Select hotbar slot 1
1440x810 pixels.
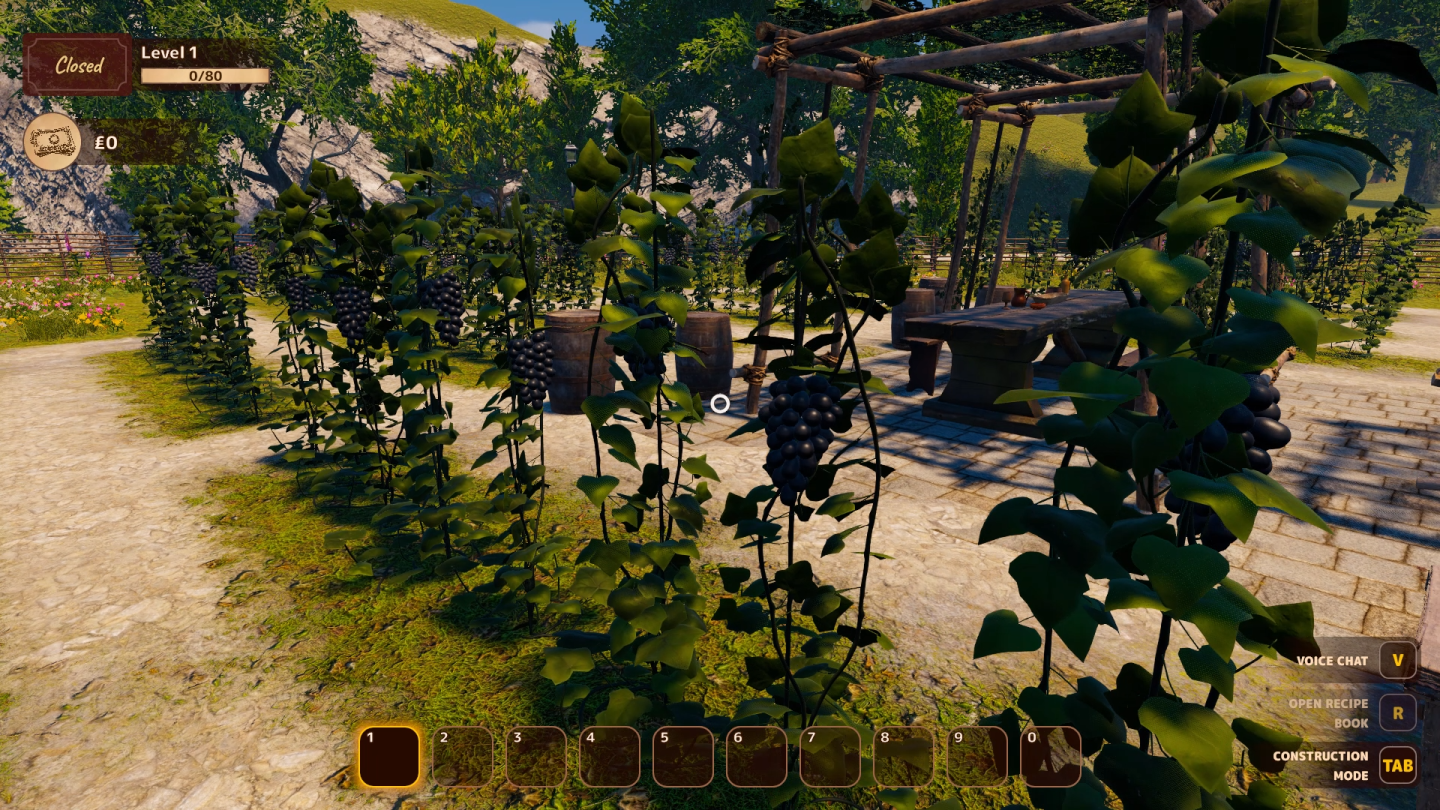pos(389,756)
